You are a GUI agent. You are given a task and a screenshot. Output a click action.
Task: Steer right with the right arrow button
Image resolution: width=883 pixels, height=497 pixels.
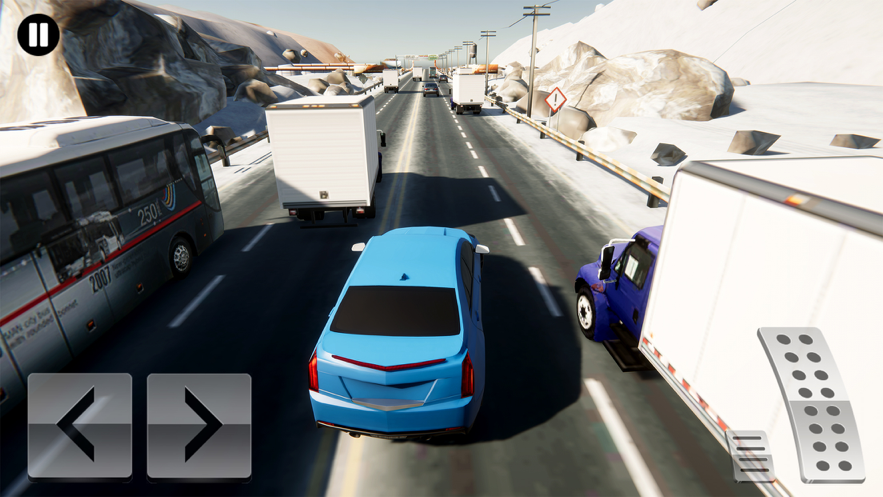pyautogui.click(x=199, y=425)
